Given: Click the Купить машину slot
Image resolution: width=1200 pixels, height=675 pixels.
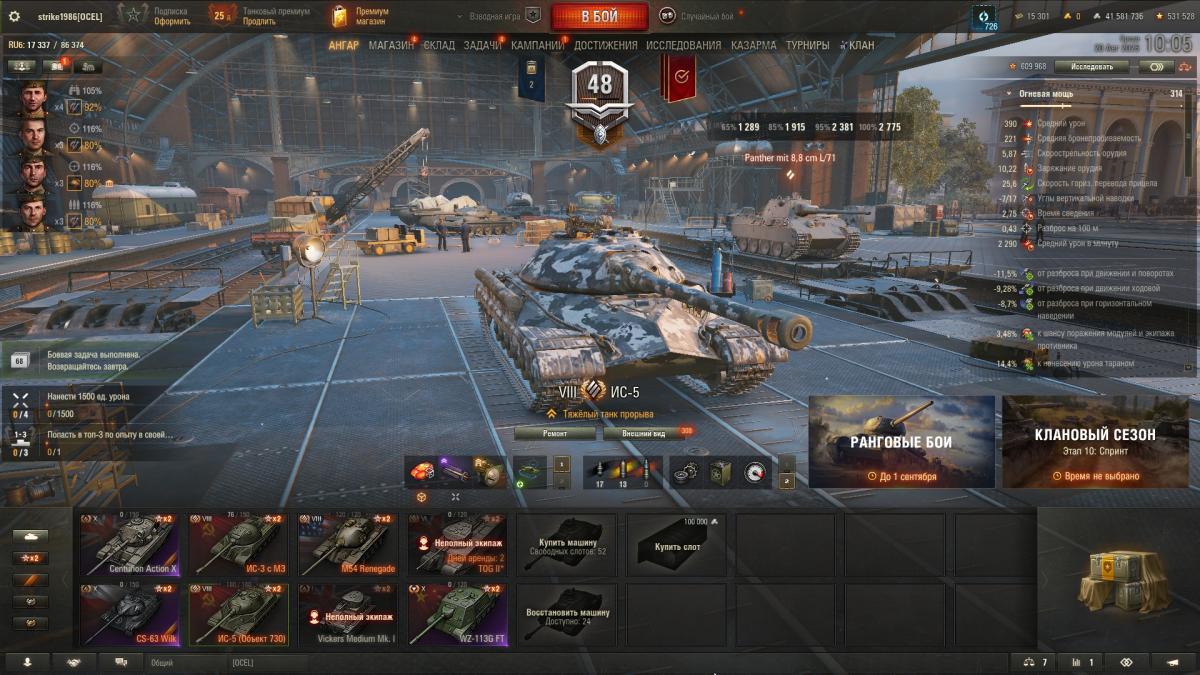Looking at the screenshot, I should pyautogui.click(x=566, y=545).
